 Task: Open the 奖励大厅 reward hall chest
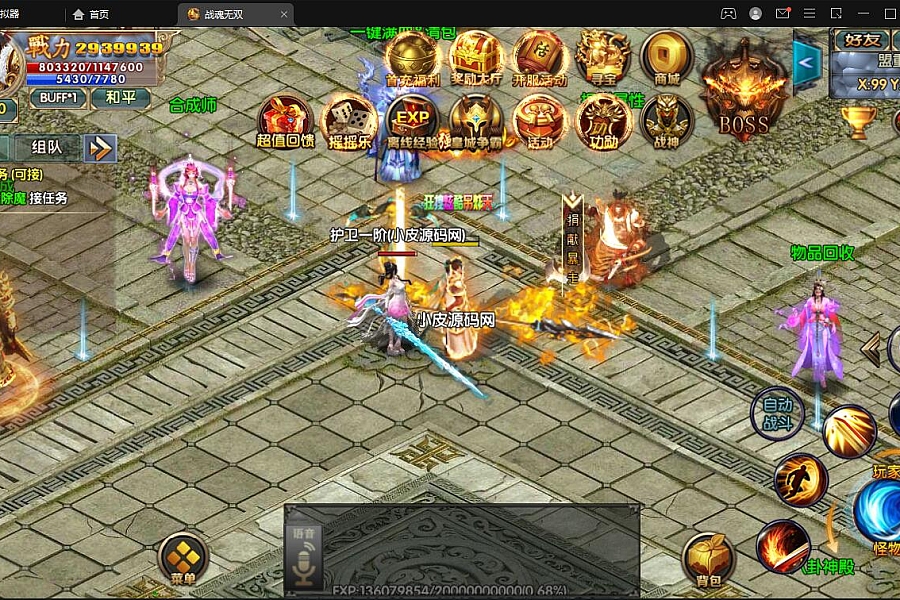coord(476,58)
